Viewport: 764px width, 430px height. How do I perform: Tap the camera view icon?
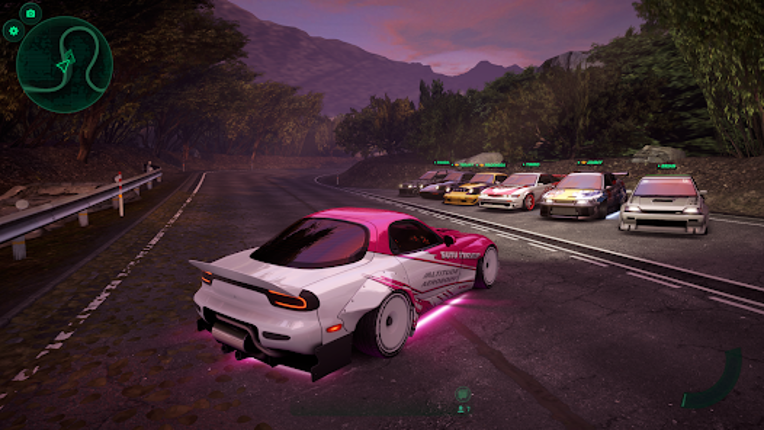(30, 13)
